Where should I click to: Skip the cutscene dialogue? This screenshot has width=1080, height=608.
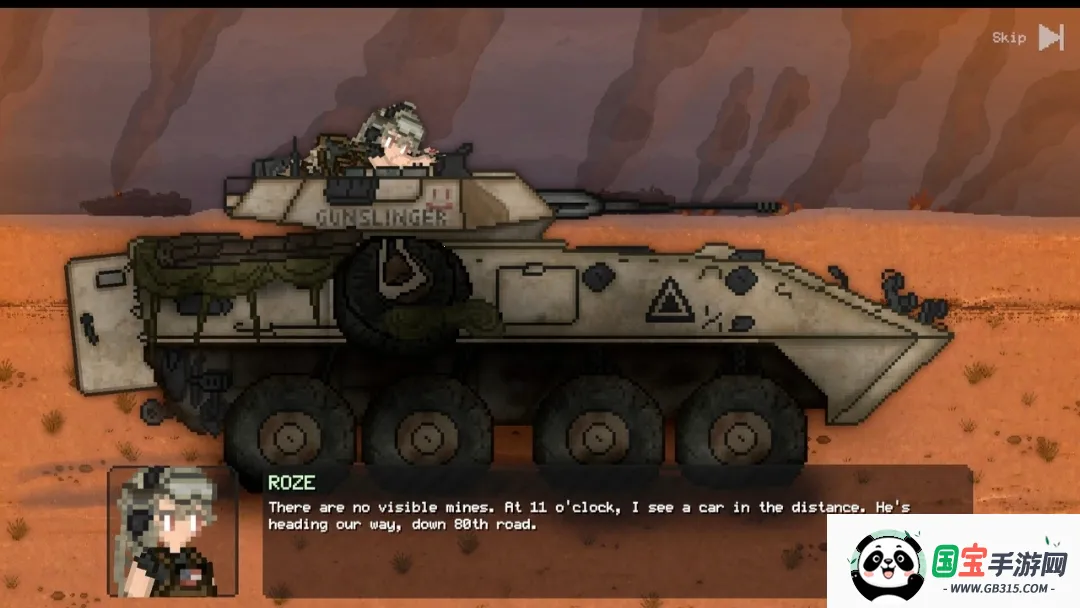[x=1028, y=38]
